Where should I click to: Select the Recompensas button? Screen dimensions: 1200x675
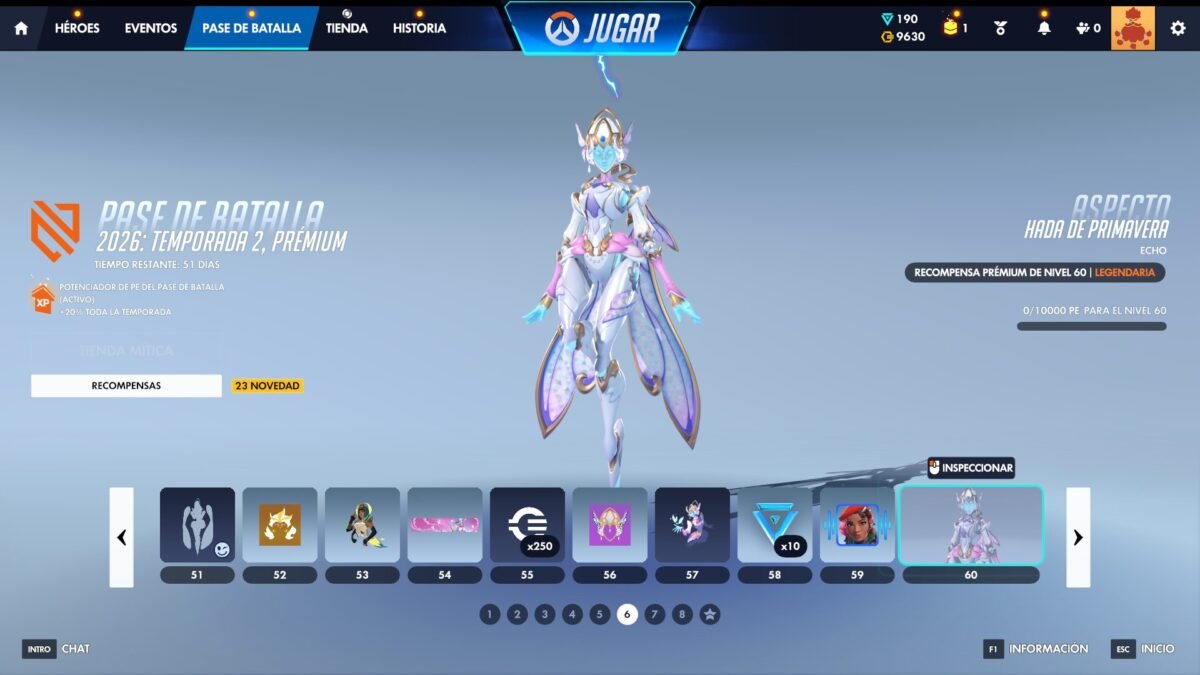click(126, 385)
